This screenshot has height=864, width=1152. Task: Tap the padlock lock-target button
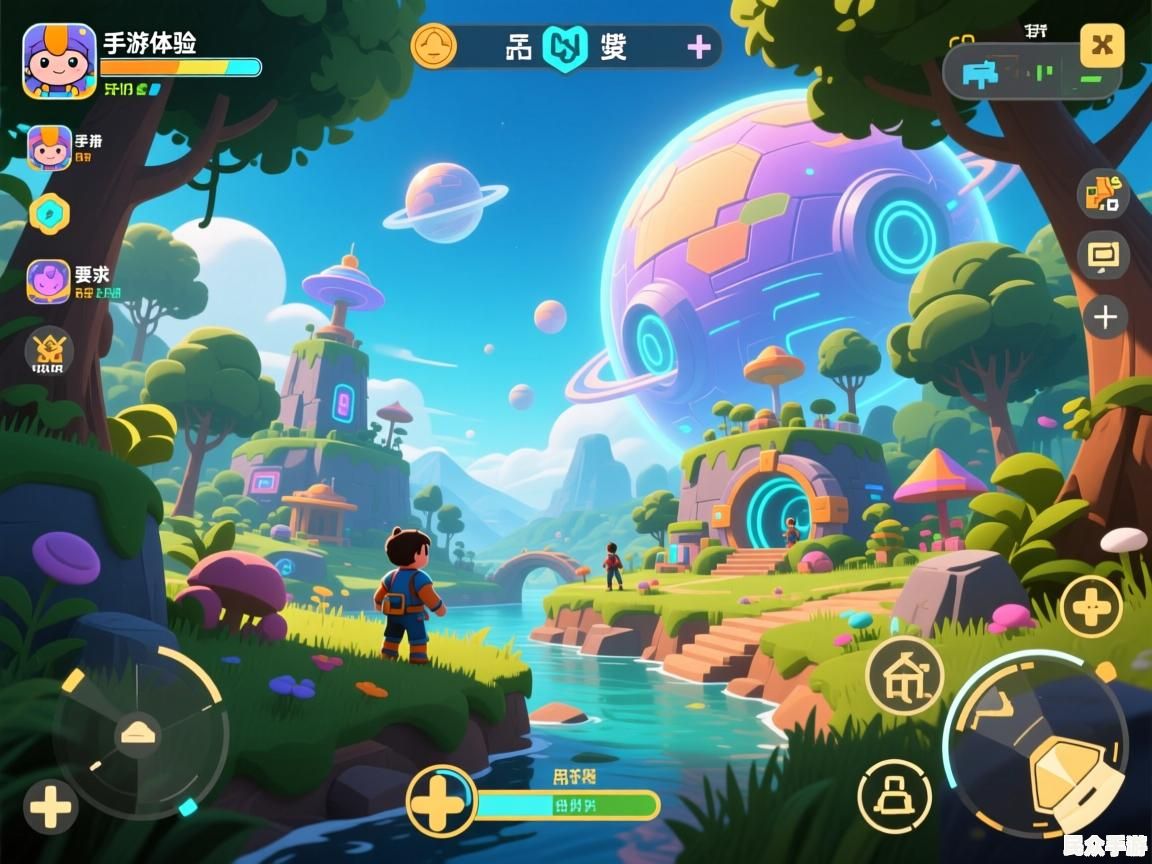tap(894, 796)
